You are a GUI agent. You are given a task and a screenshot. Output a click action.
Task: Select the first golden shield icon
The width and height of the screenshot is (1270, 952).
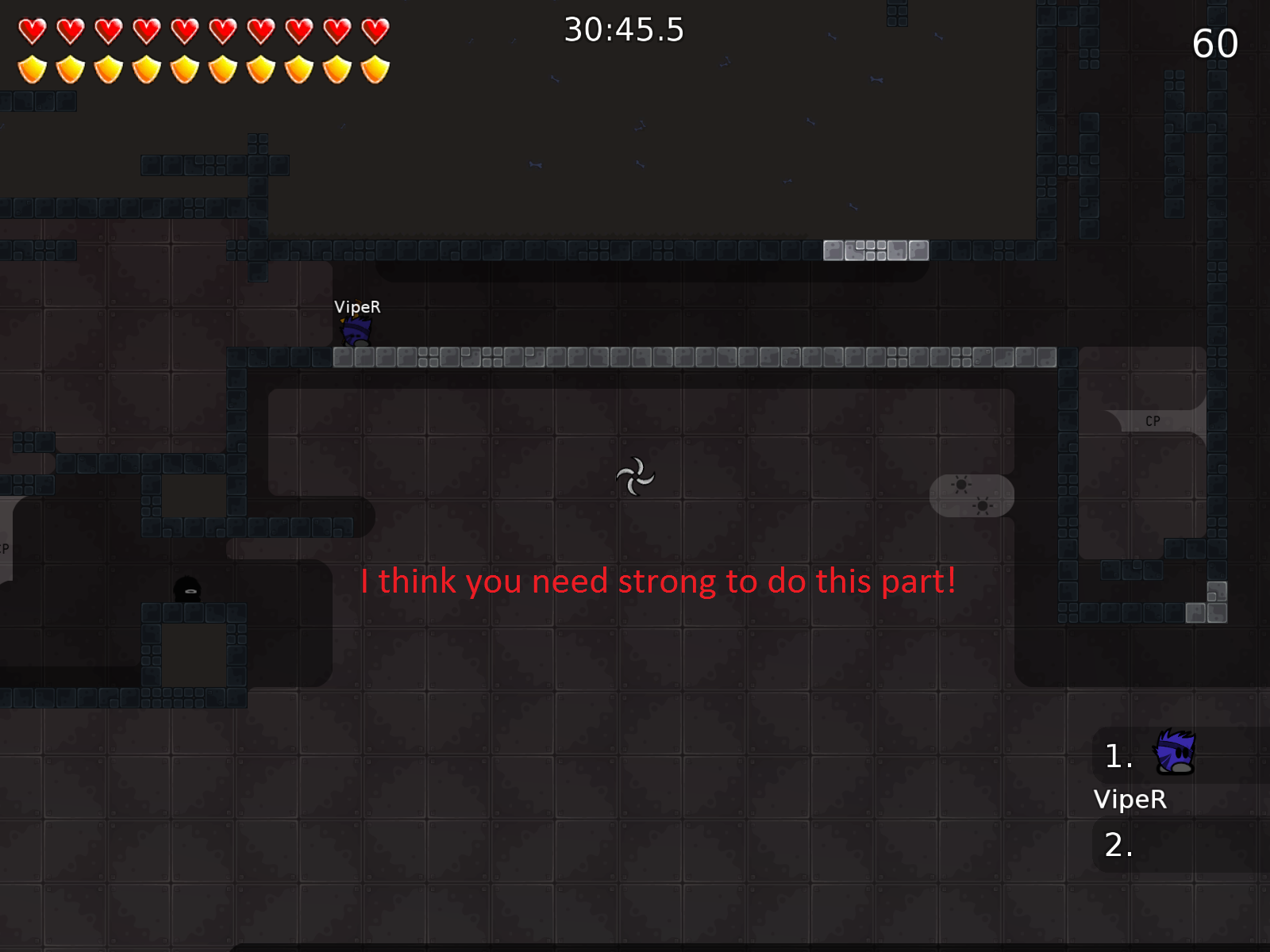[32, 70]
